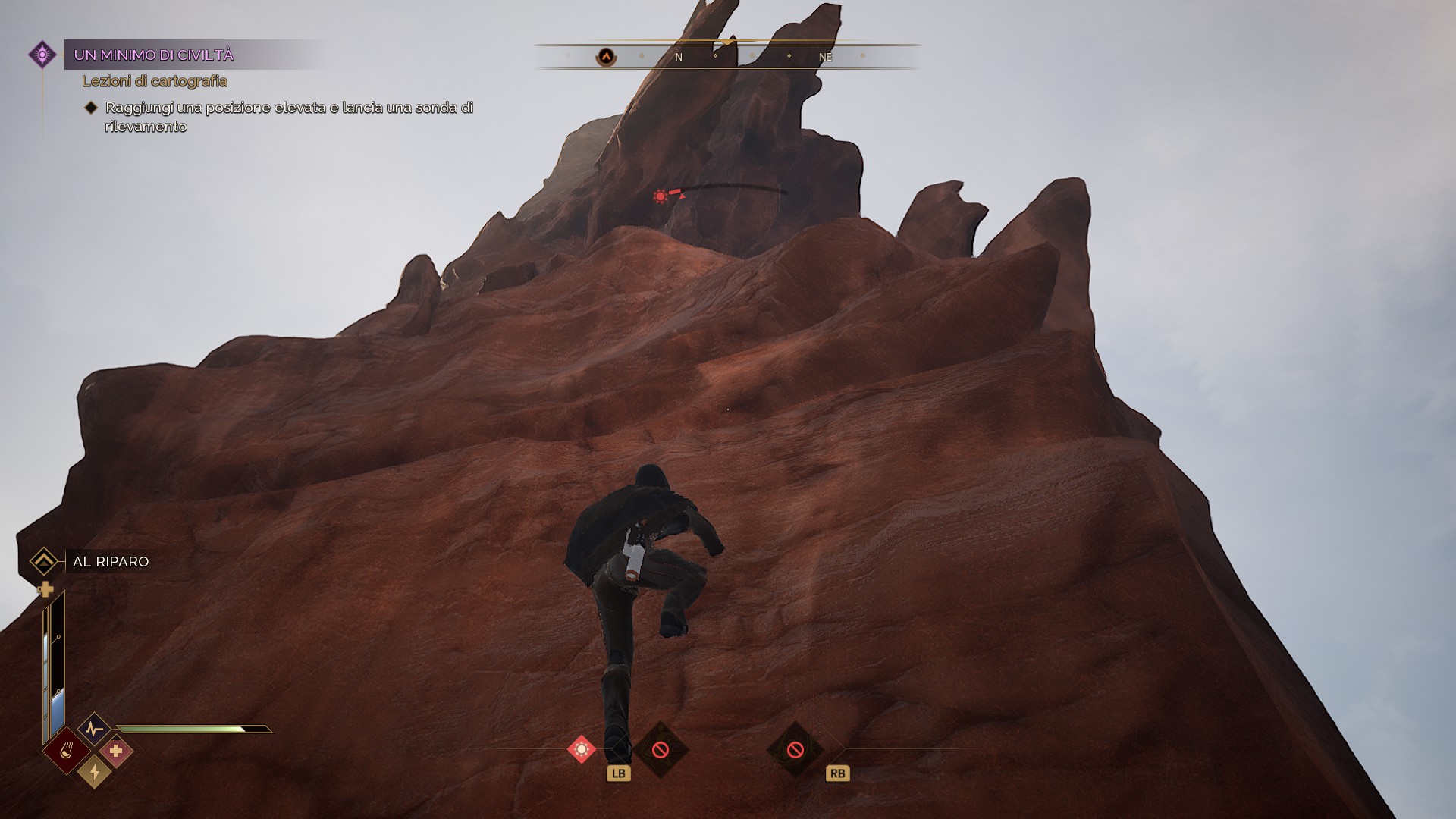
Task: Select the water drop heat status diamond
Action: pyautogui.click(x=66, y=751)
